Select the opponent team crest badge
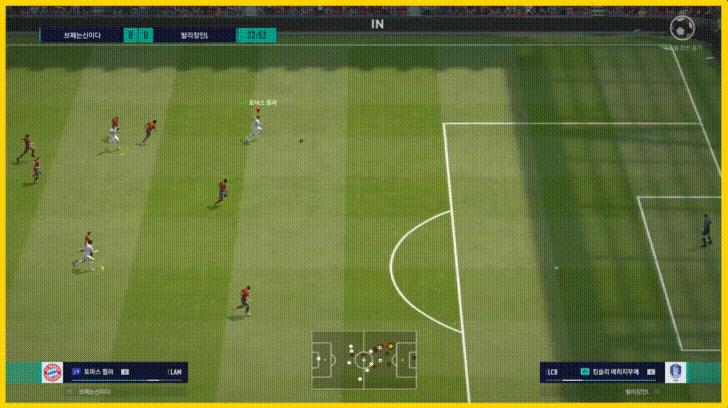Screen dimensions: 728x408 point(677,372)
